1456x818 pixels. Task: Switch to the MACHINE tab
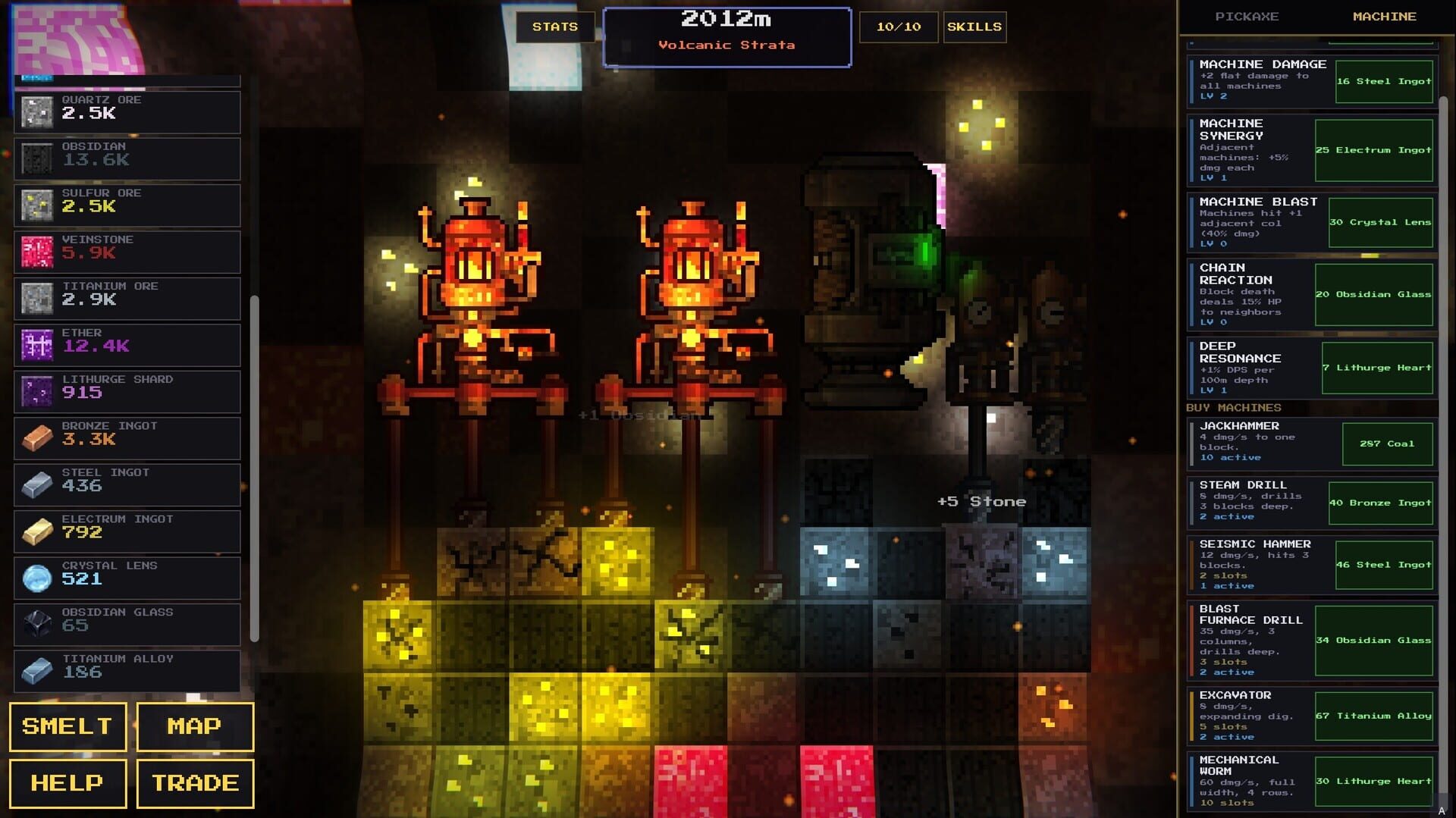(1385, 16)
